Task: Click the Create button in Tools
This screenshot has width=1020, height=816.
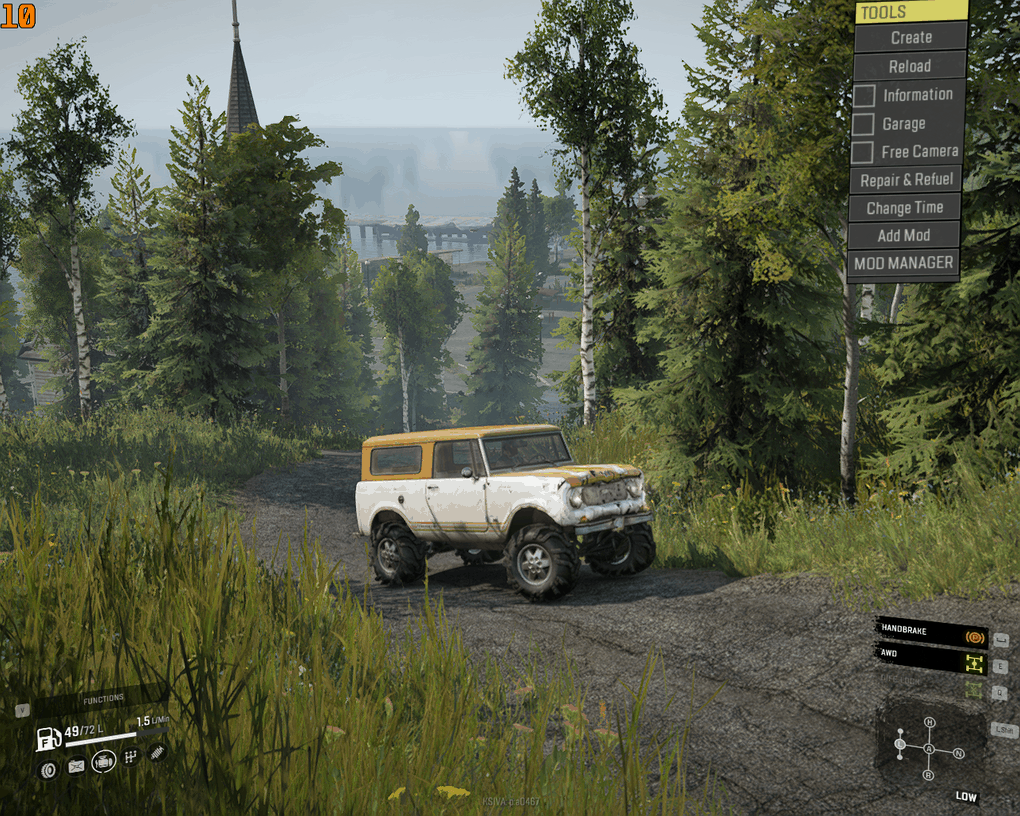Action: [910, 38]
